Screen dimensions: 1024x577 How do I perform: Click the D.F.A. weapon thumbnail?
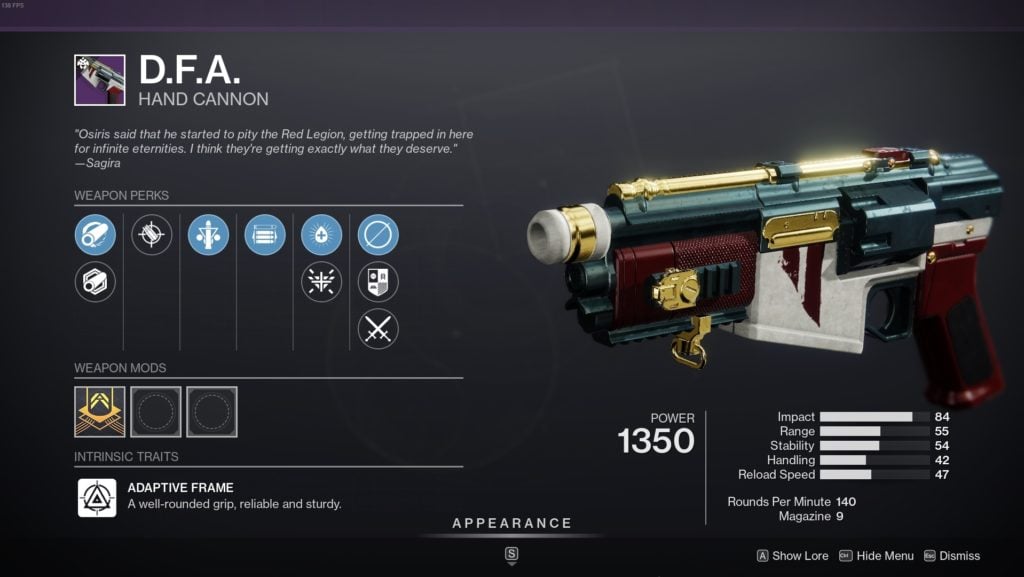pos(100,80)
